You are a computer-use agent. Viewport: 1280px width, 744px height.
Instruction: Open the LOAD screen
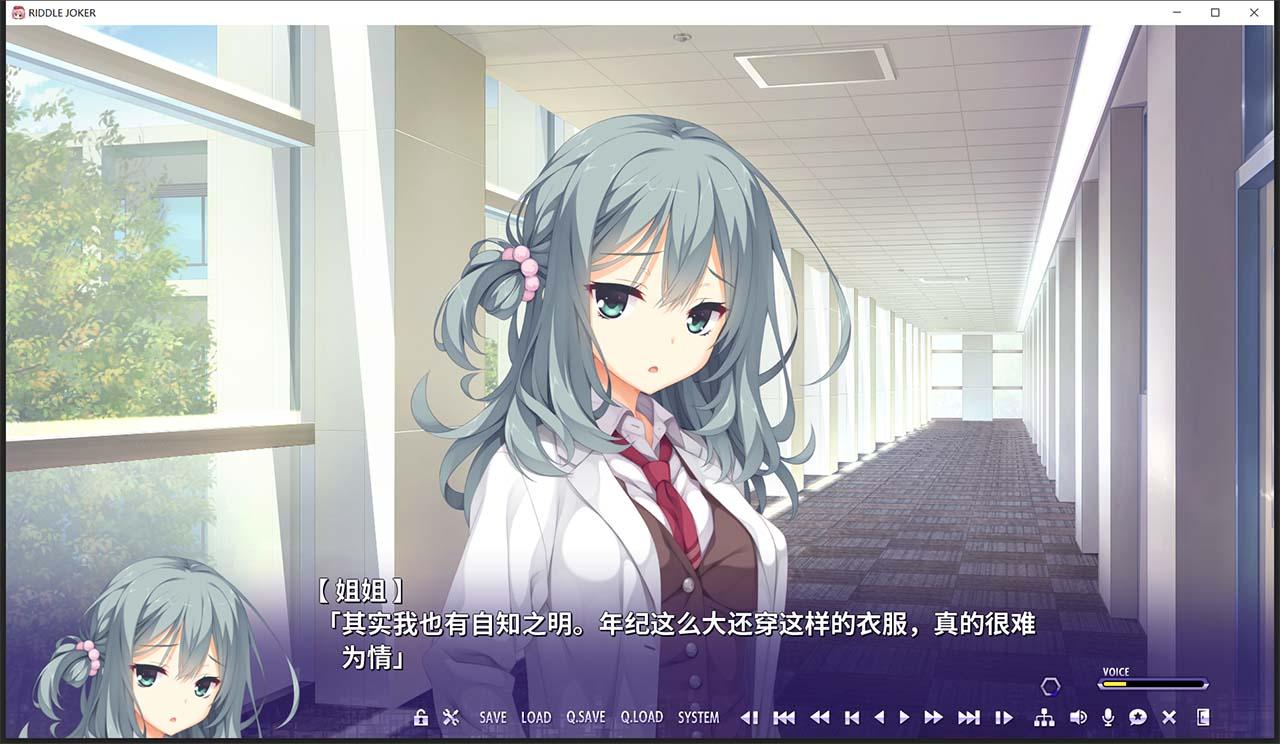coord(536,717)
